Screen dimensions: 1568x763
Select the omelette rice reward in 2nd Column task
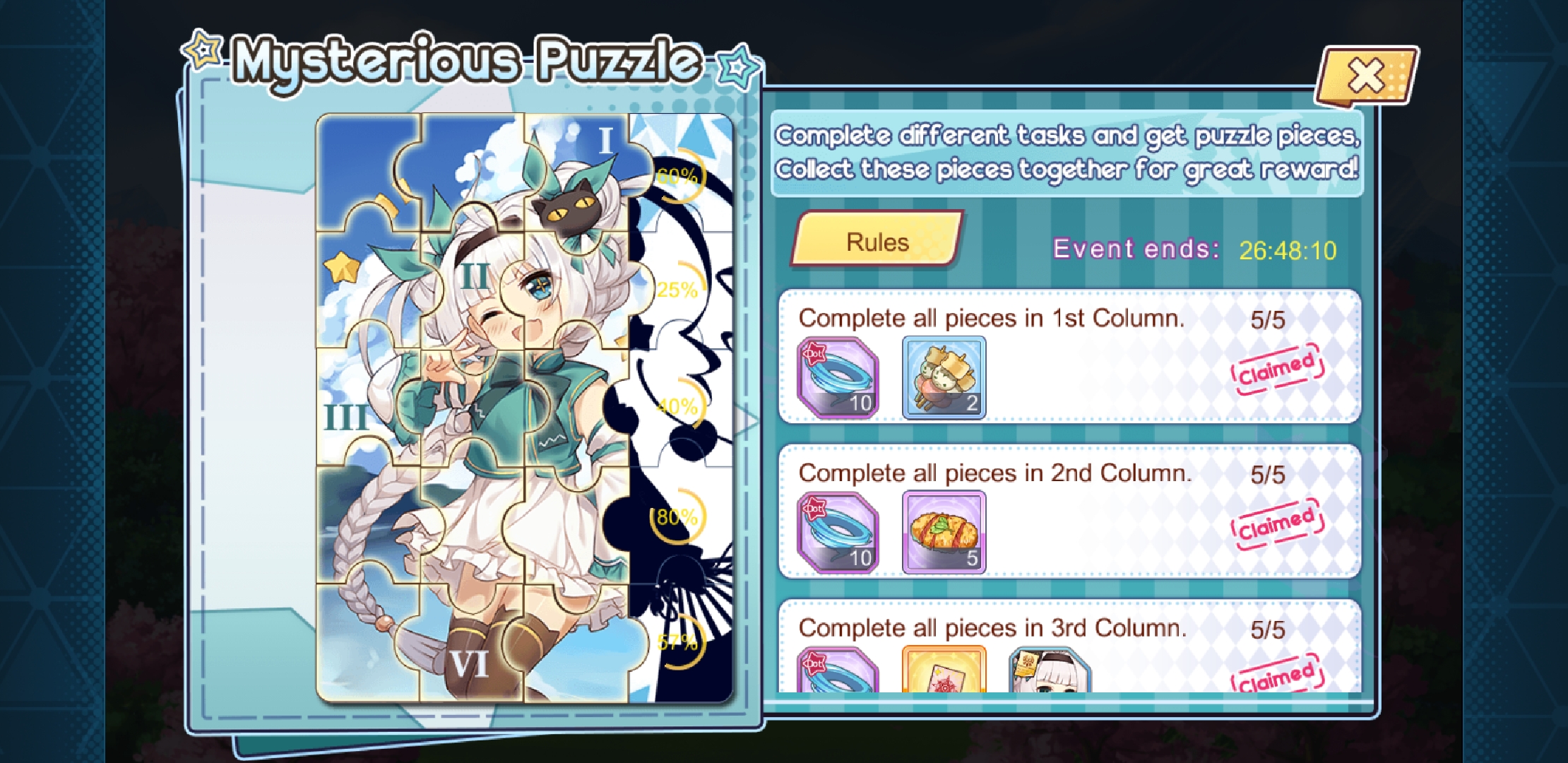[944, 531]
